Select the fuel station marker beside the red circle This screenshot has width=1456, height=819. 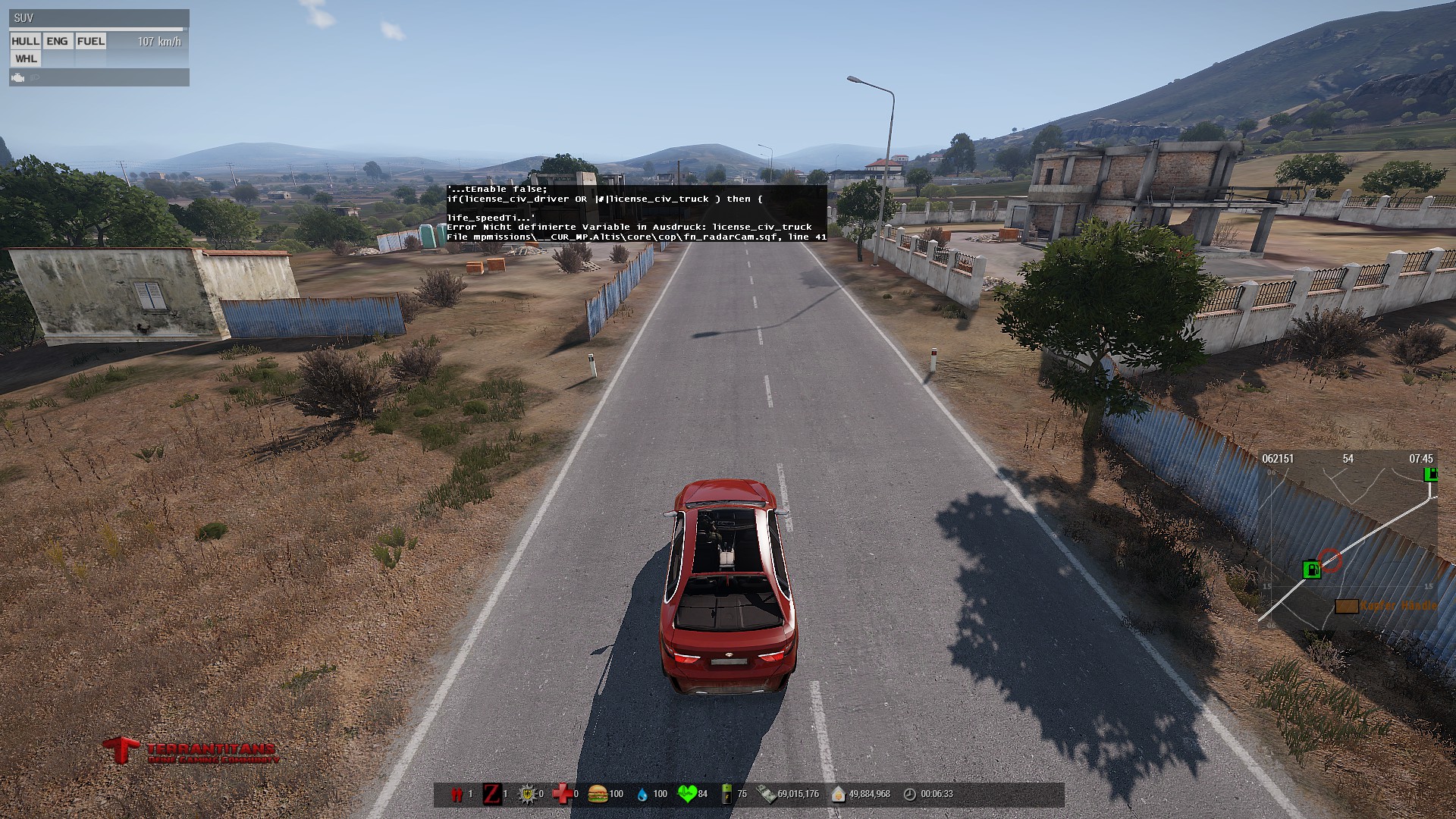(1311, 570)
